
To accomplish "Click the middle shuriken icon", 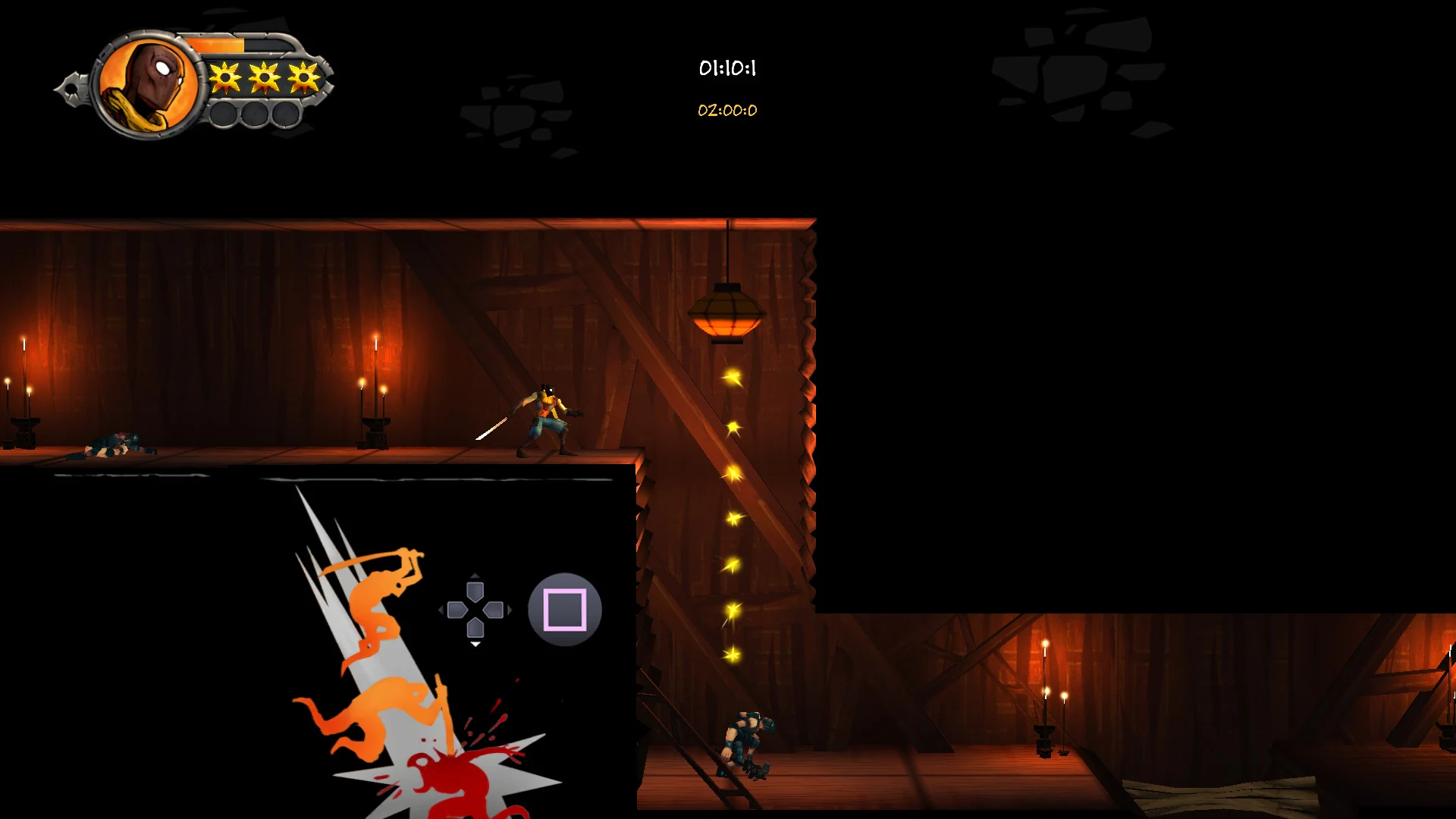I will [x=263, y=77].
